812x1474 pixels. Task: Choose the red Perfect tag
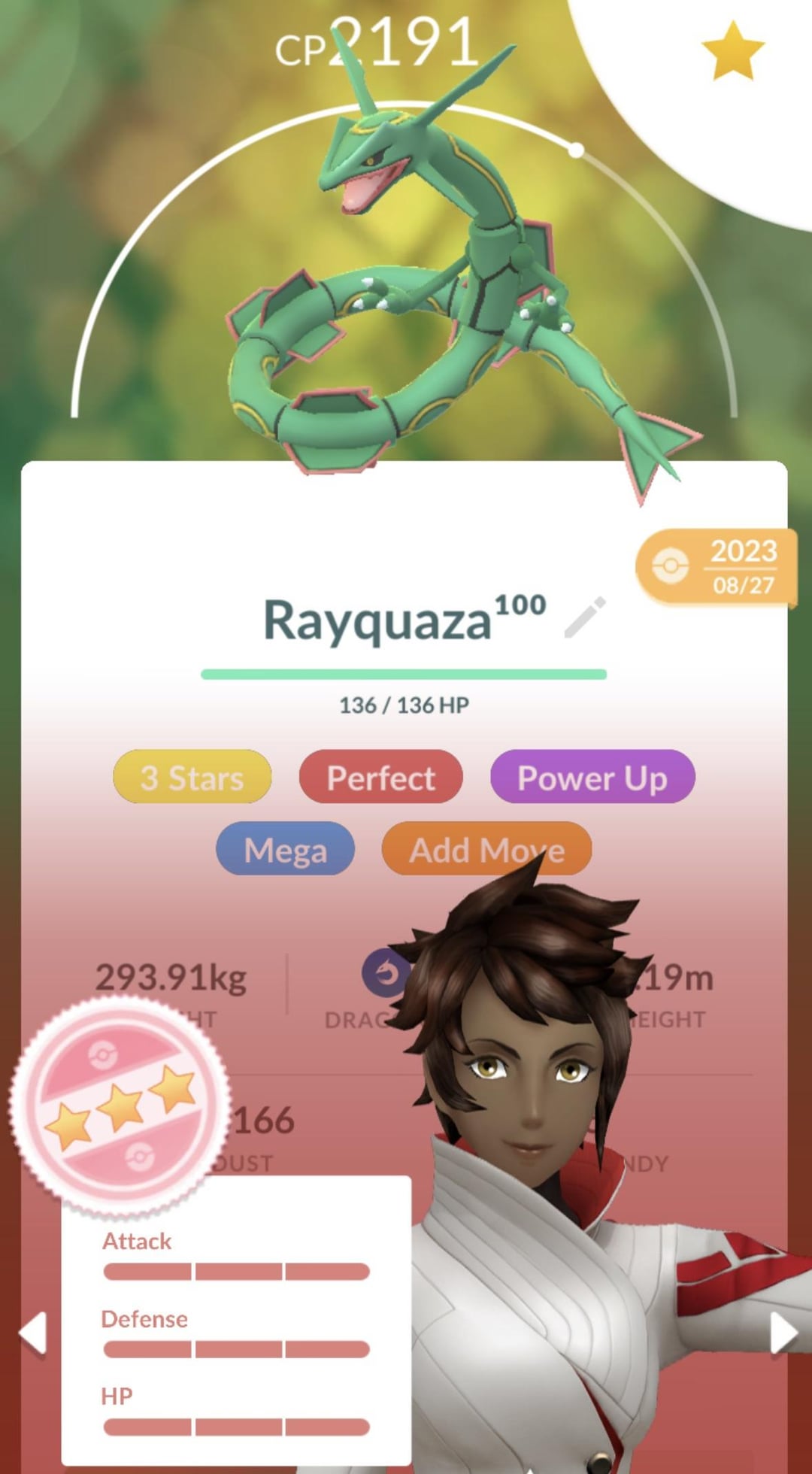click(x=380, y=777)
